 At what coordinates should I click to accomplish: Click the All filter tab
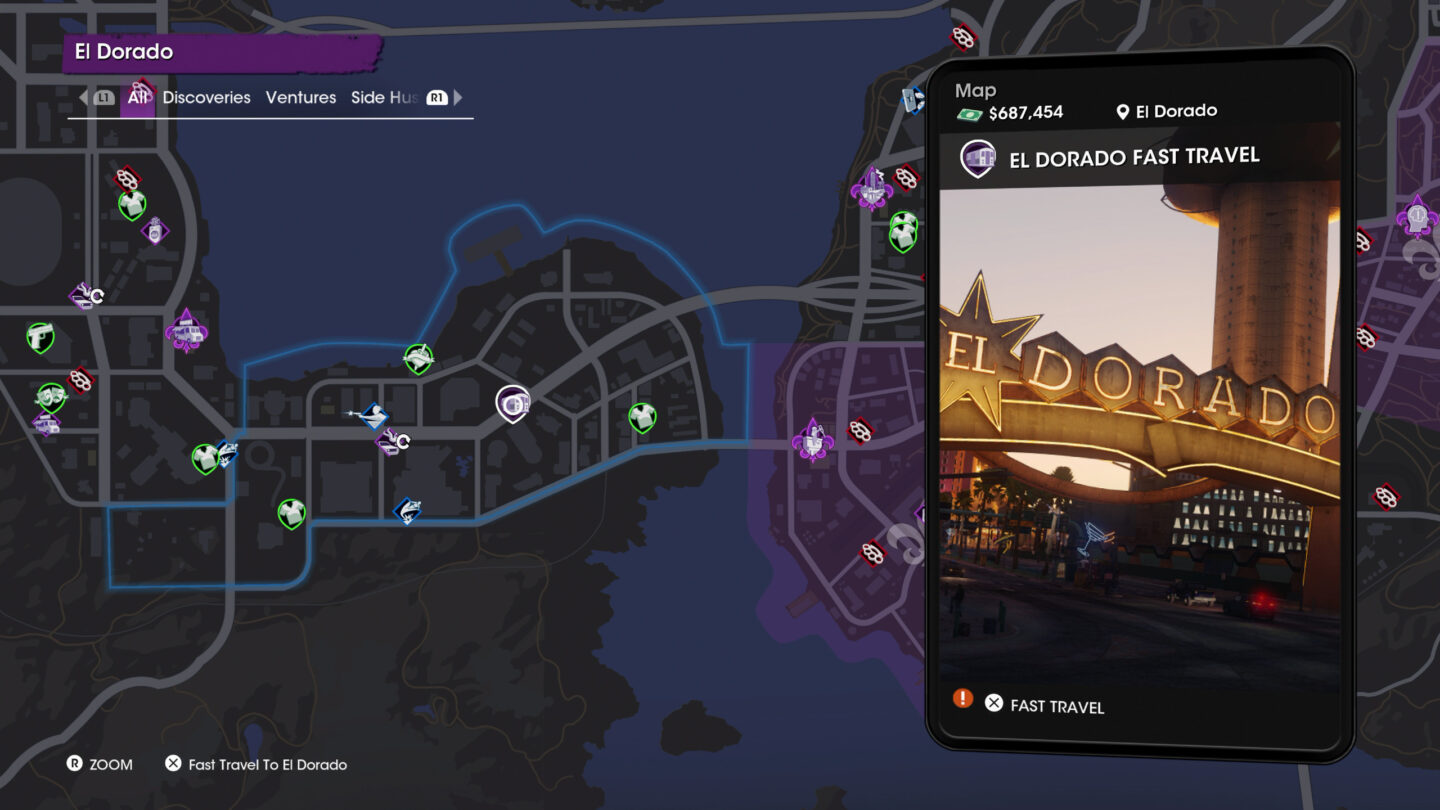138,97
